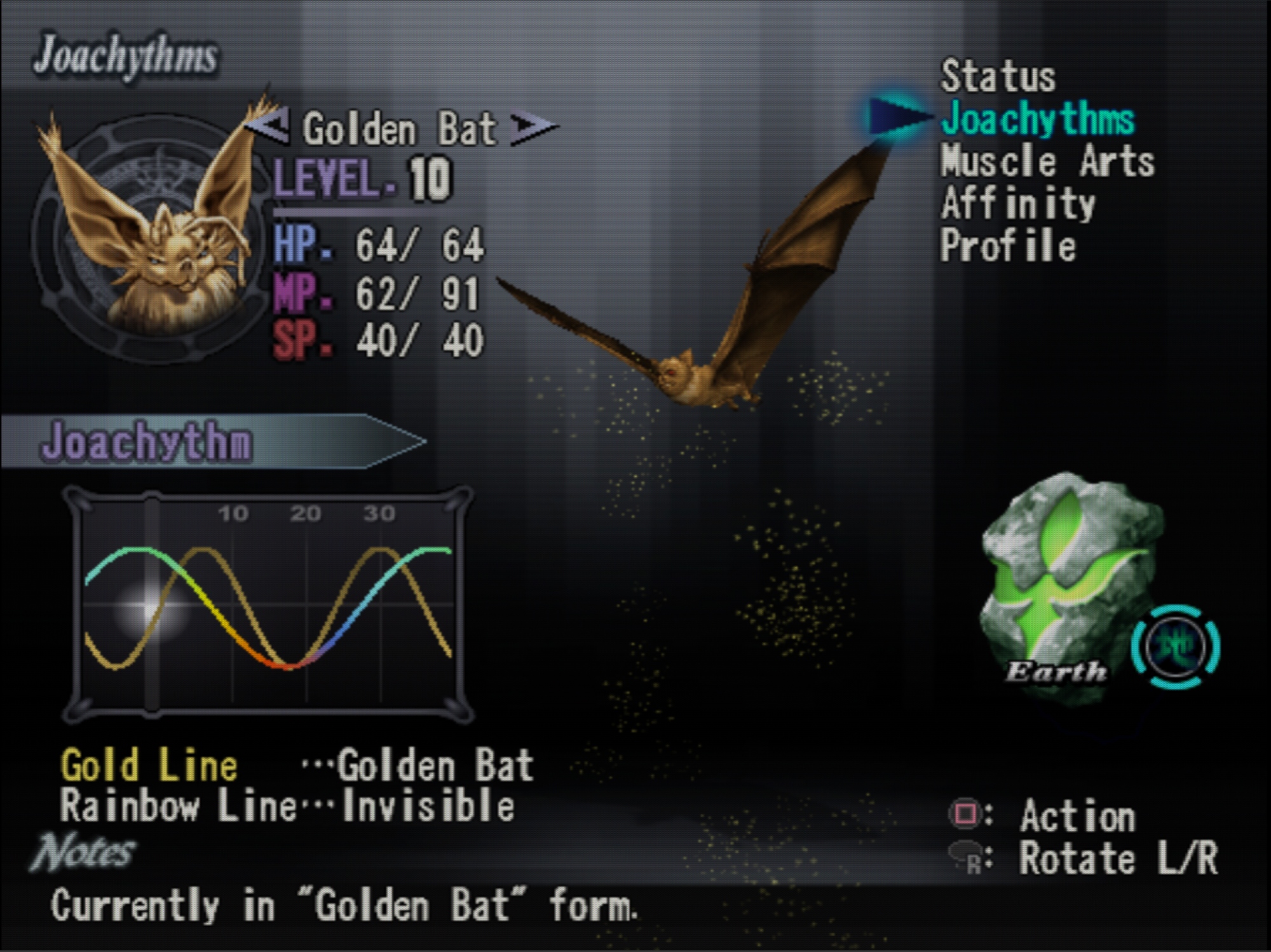Open the Status menu entry

pyautogui.click(x=998, y=77)
